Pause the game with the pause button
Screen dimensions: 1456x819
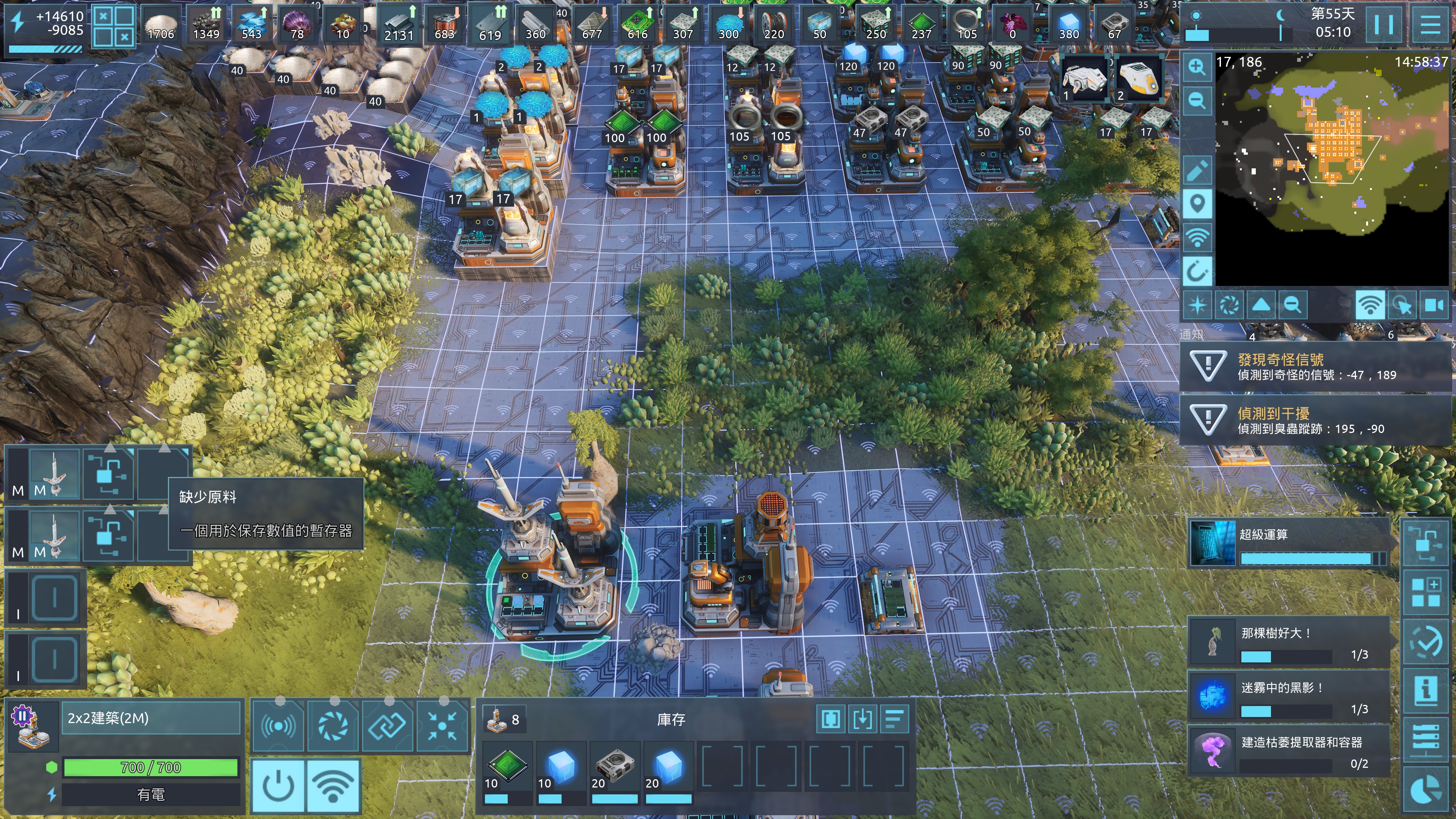1382,24
